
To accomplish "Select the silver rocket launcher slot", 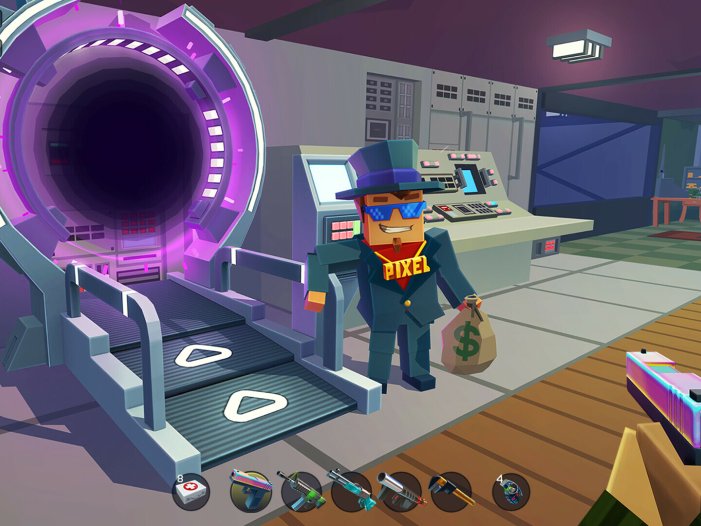I will point(400,490).
